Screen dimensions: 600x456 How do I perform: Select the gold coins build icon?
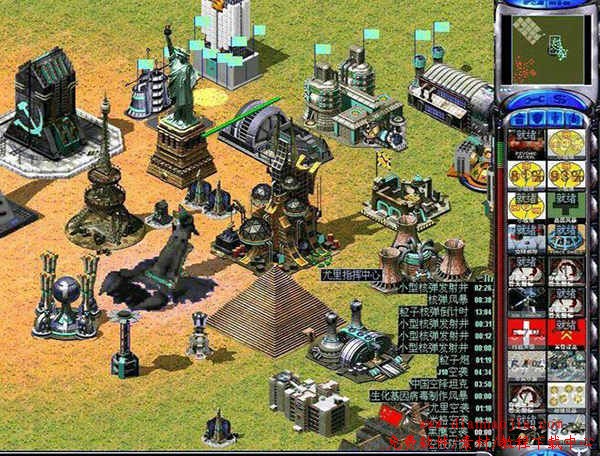(x=565, y=145)
